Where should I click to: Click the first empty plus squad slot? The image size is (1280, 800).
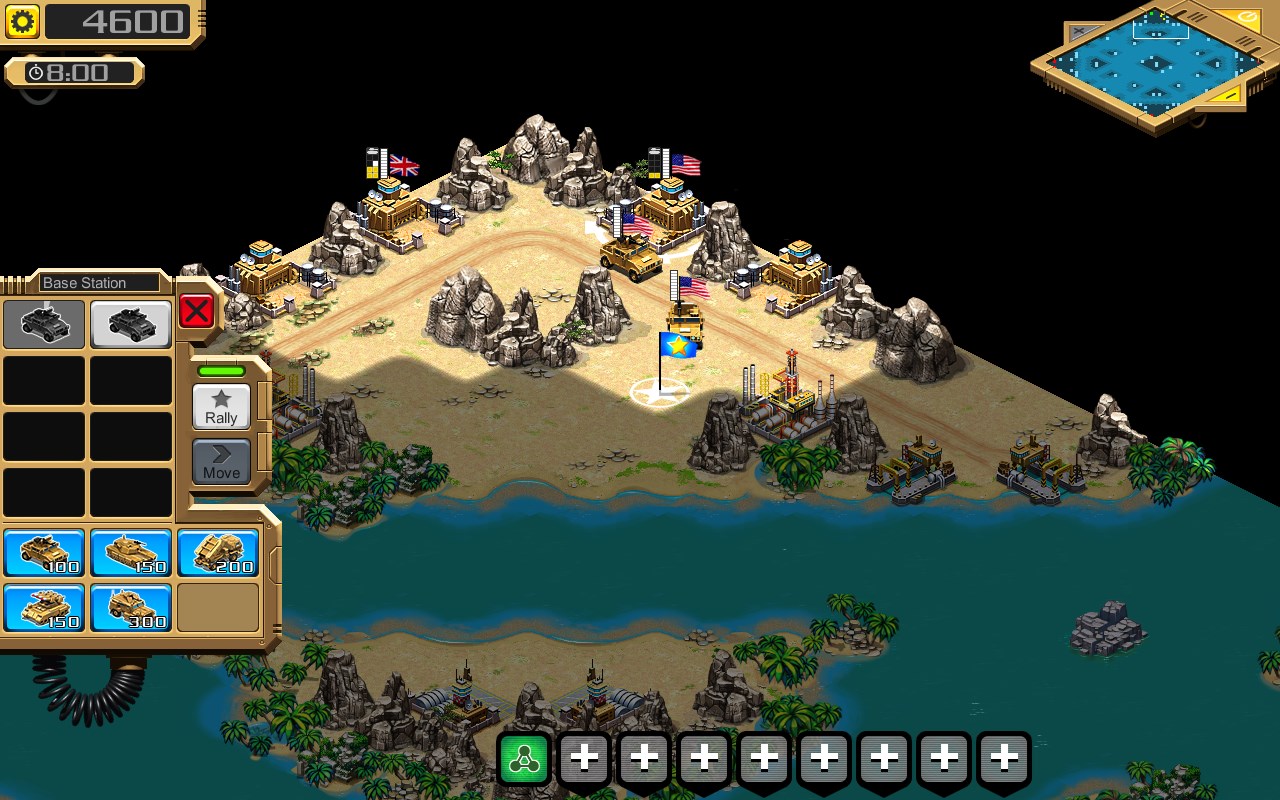[584, 757]
